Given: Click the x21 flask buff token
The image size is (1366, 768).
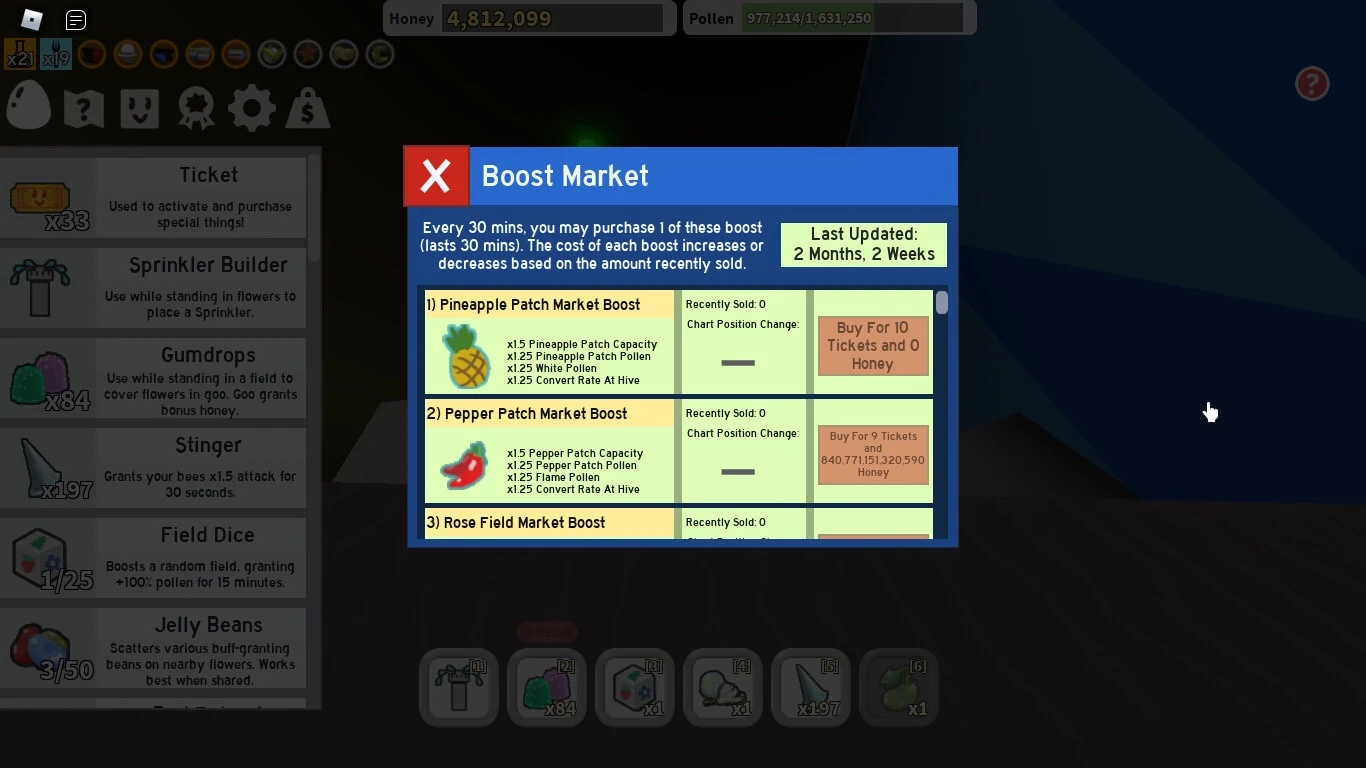Looking at the screenshot, I should 18,54.
